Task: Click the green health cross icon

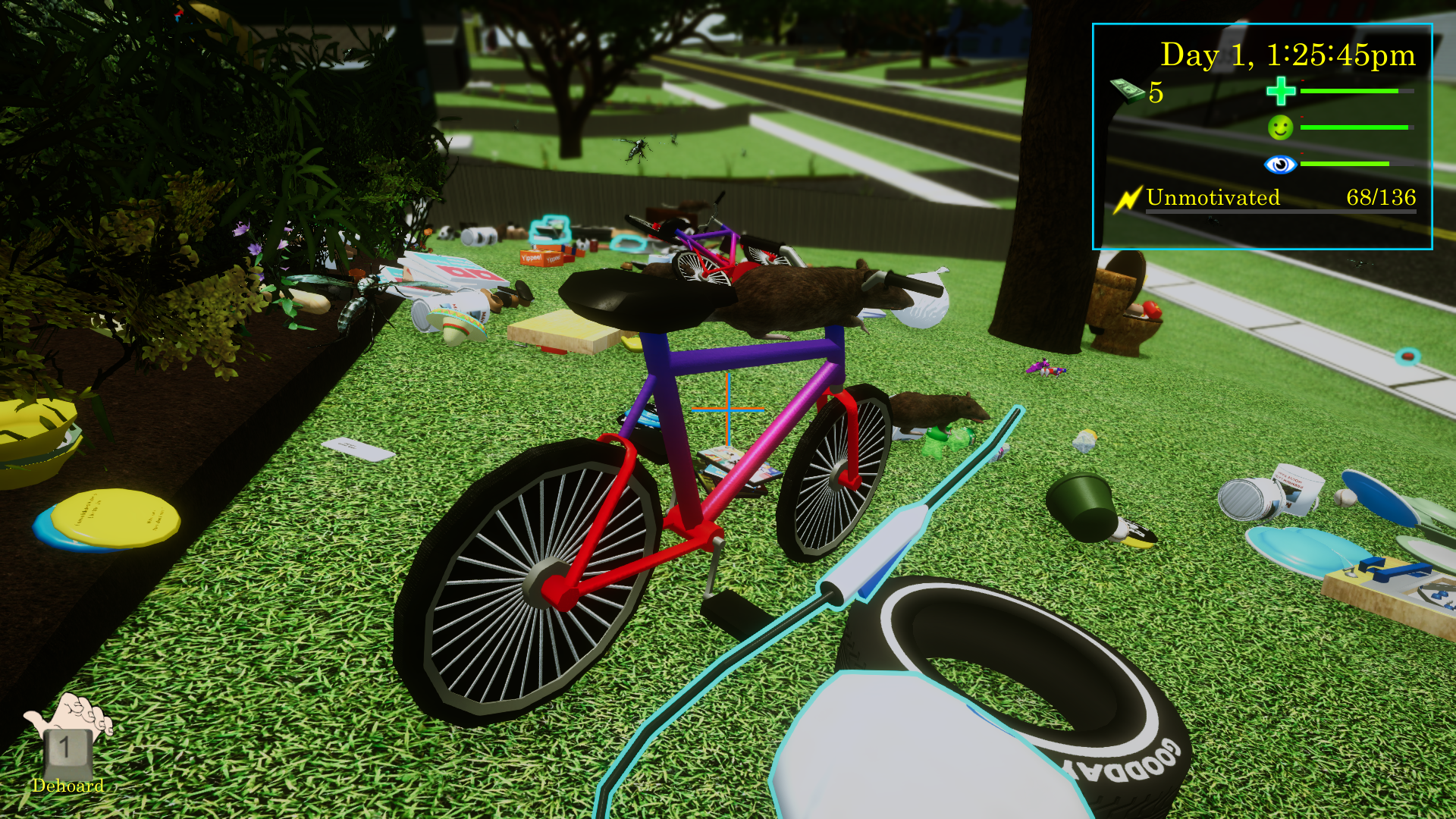Action: tap(1281, 92)
